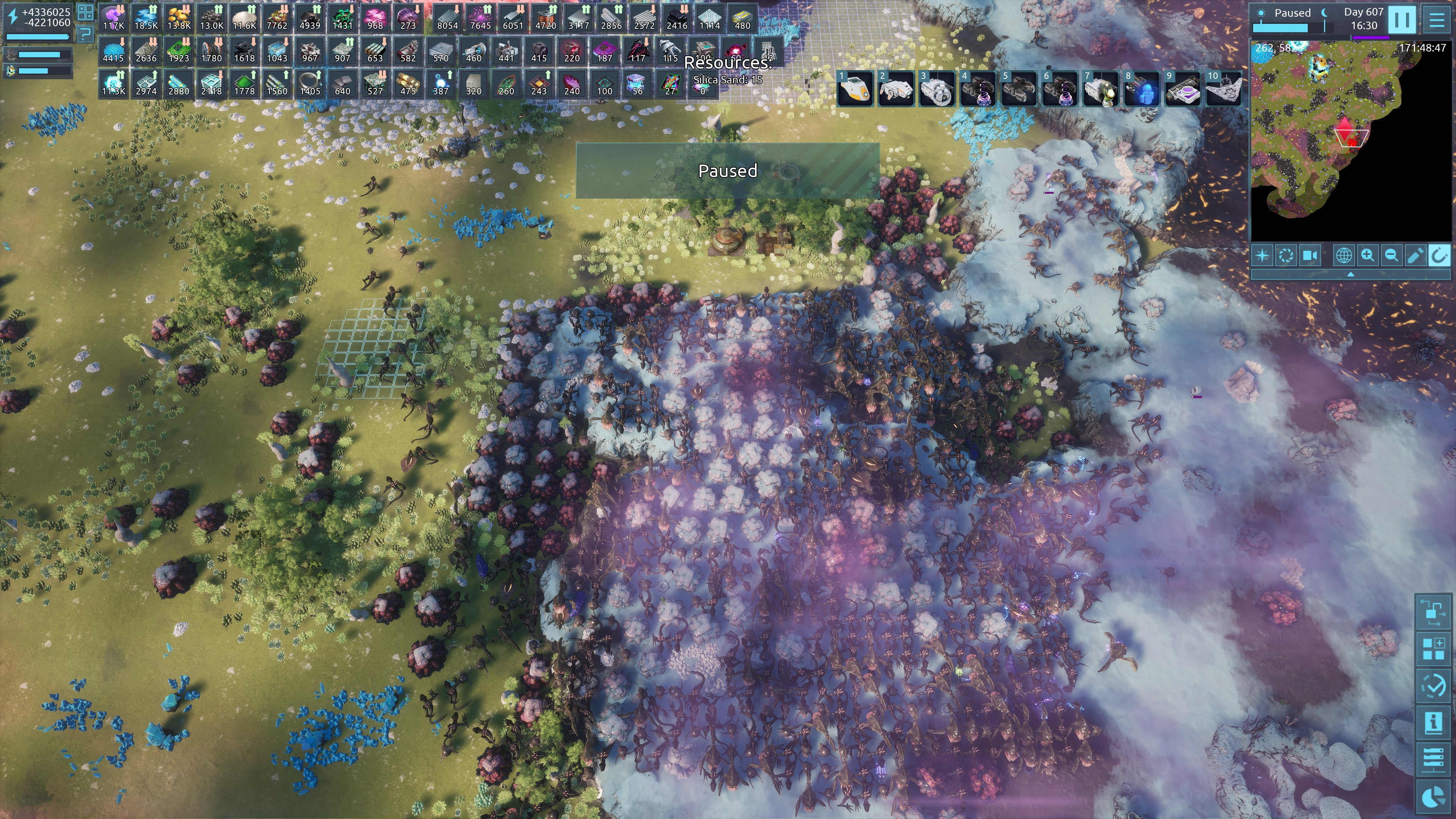Click the minimap terrain view
Viewport: 1456px width, 819px height.
point(1351,141)
